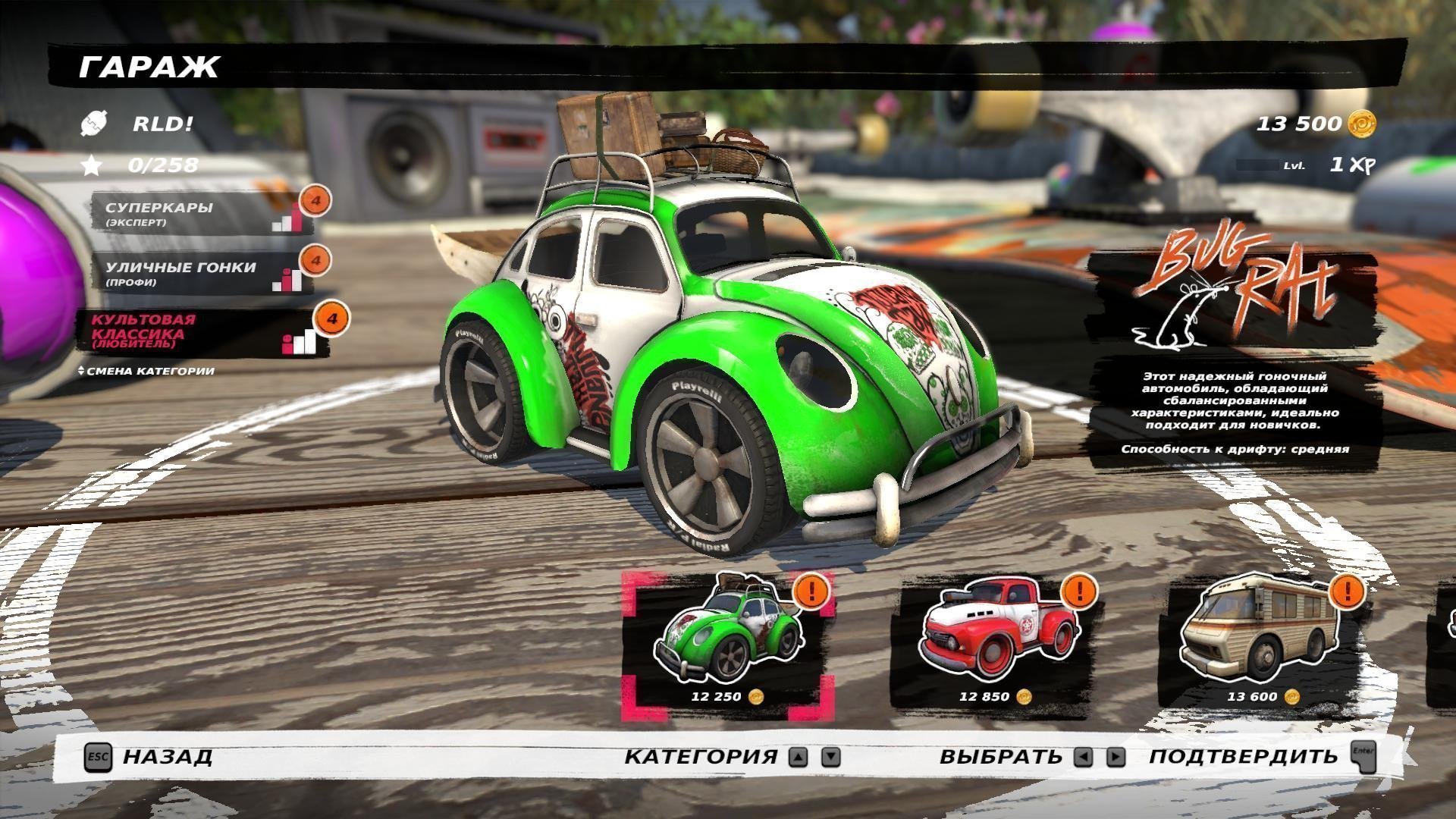The image size is (1456, 819).
Task: Click the Категория down arrow
Action: [x=831, y=757]
